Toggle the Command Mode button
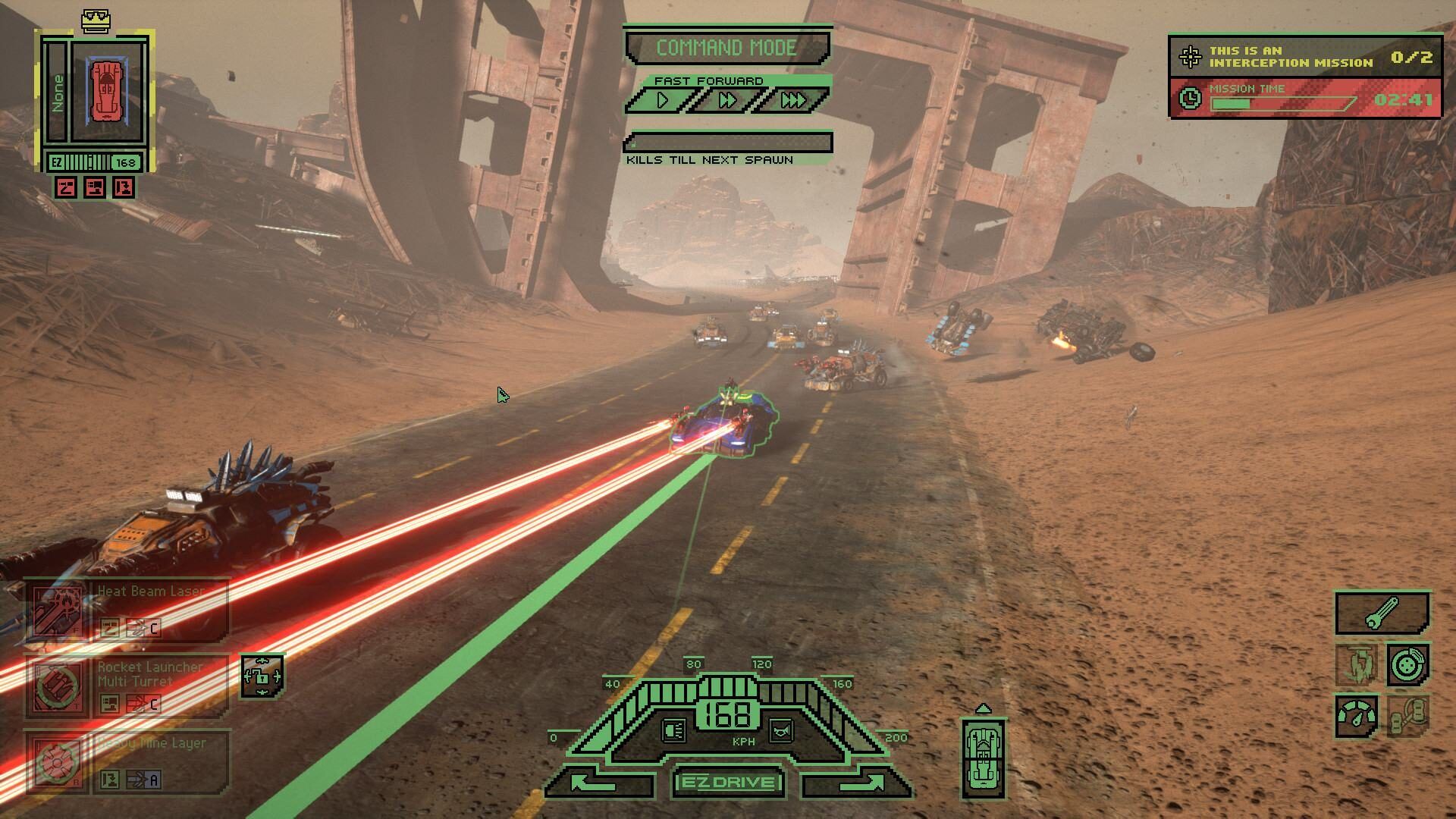 point(726,48)
